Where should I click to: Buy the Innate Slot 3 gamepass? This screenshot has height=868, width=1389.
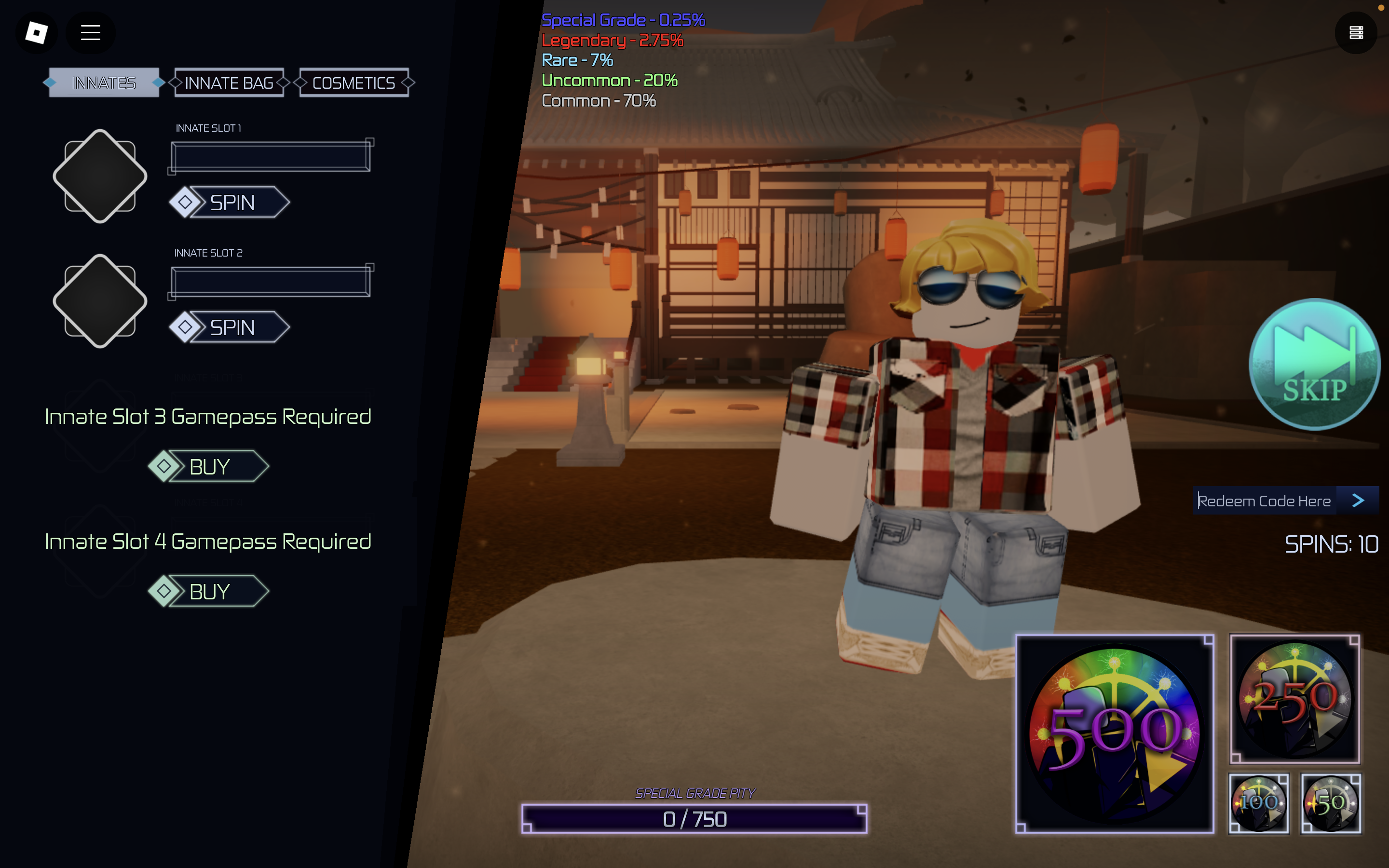tap(208, 466)
